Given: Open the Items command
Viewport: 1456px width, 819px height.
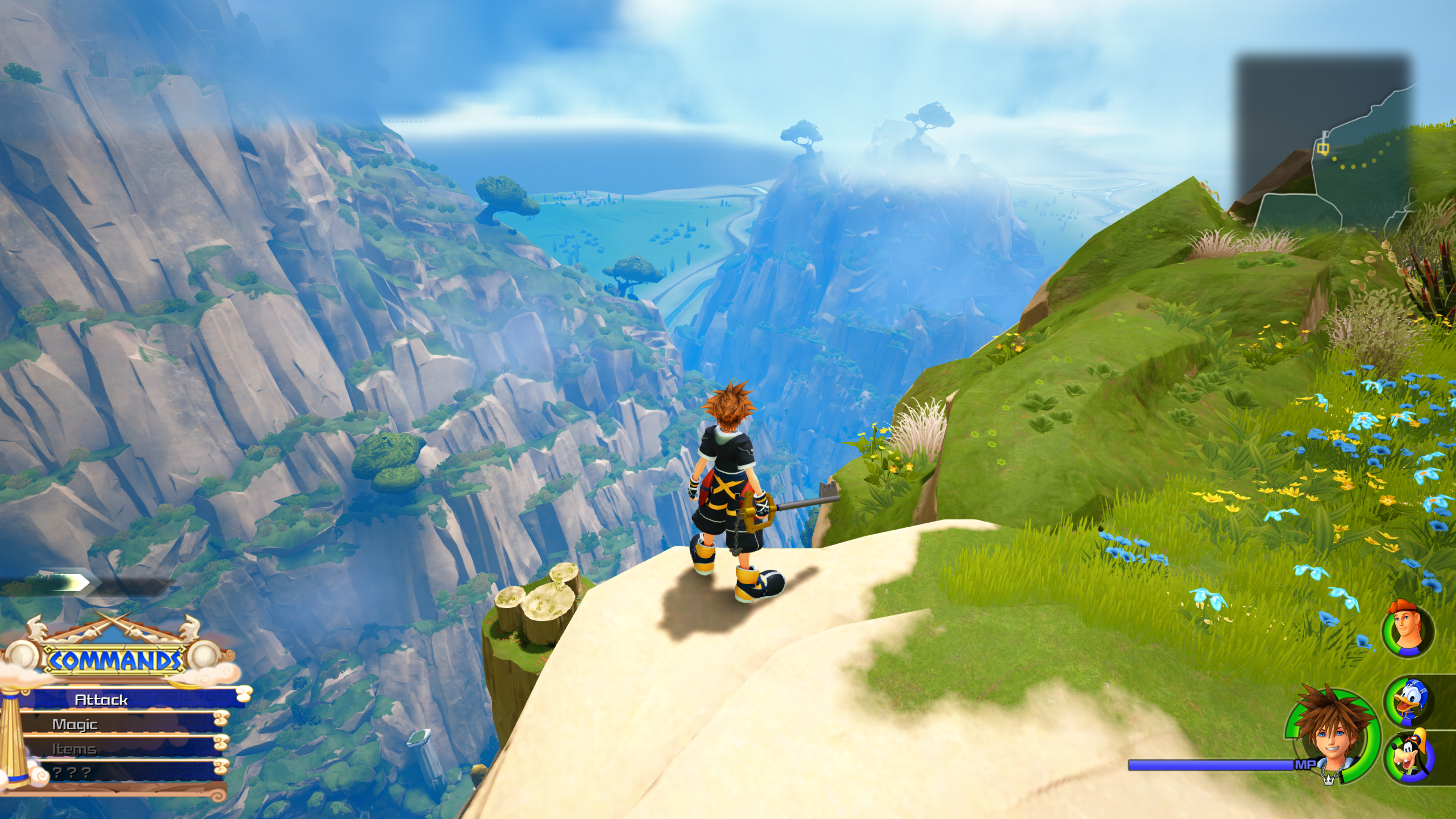Looking at the screenshot, I should (74, 749).
